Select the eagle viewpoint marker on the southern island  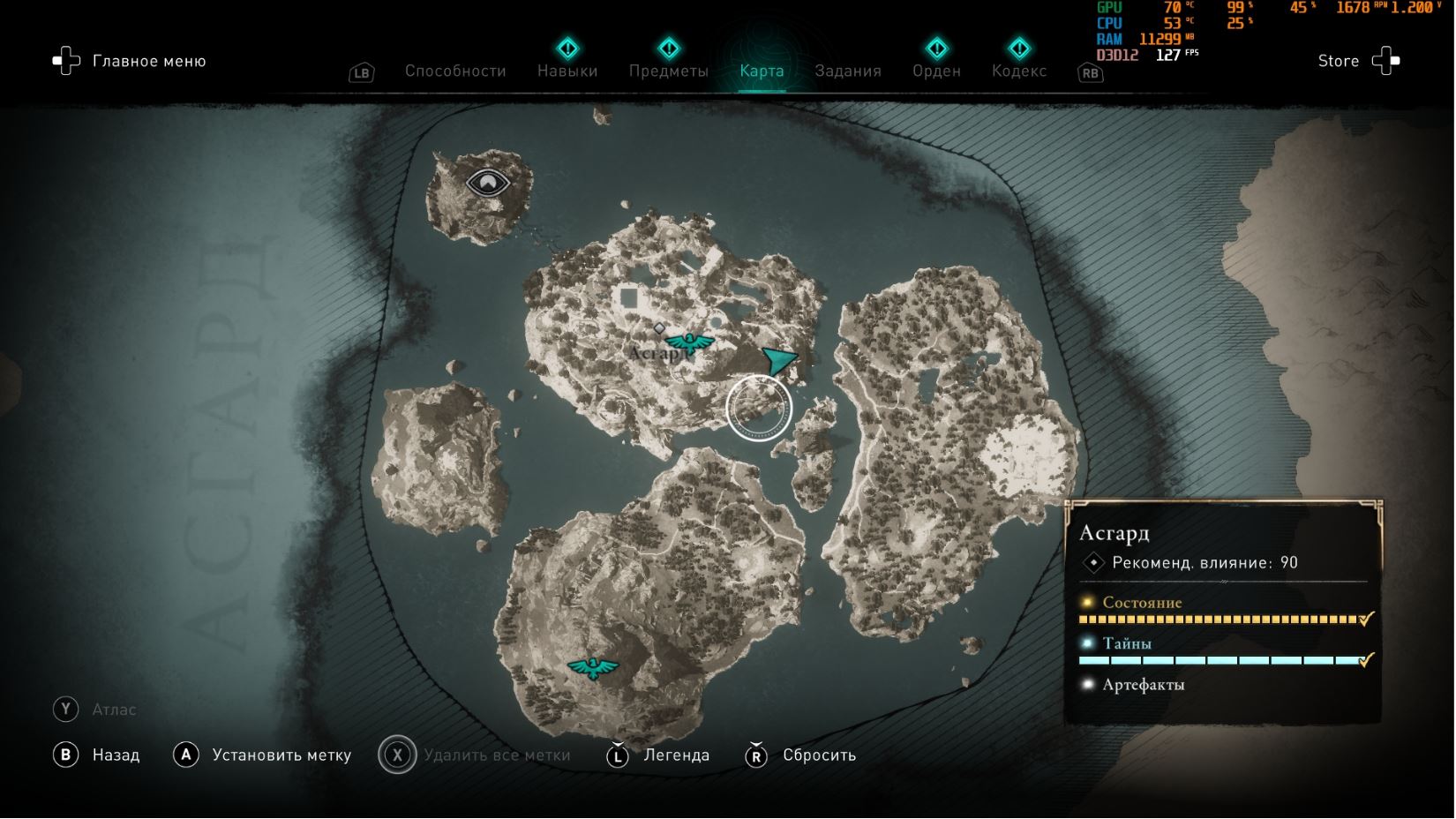click(593, 667)
